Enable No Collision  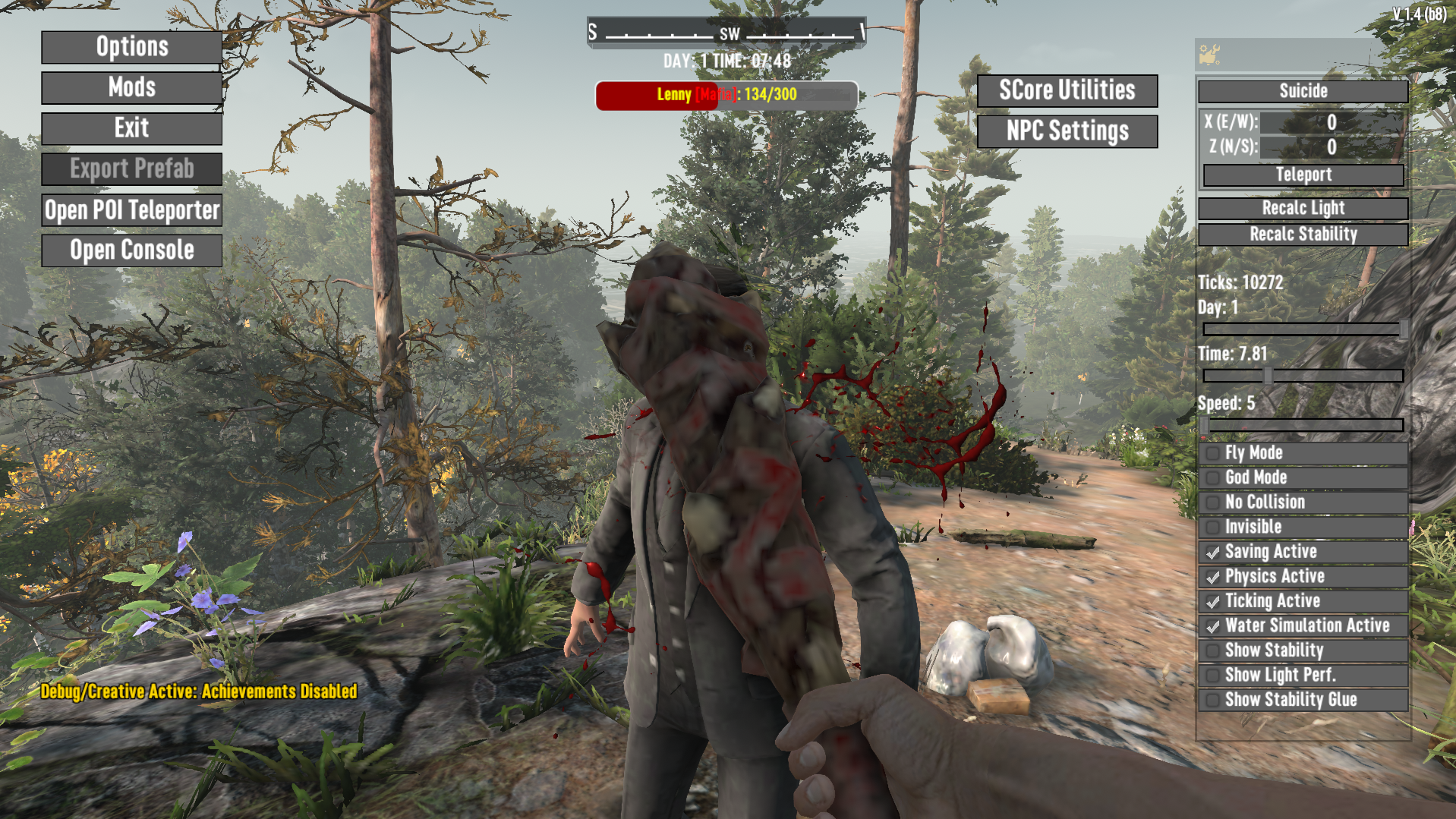pyautogui.click(x=1213, y=502)
